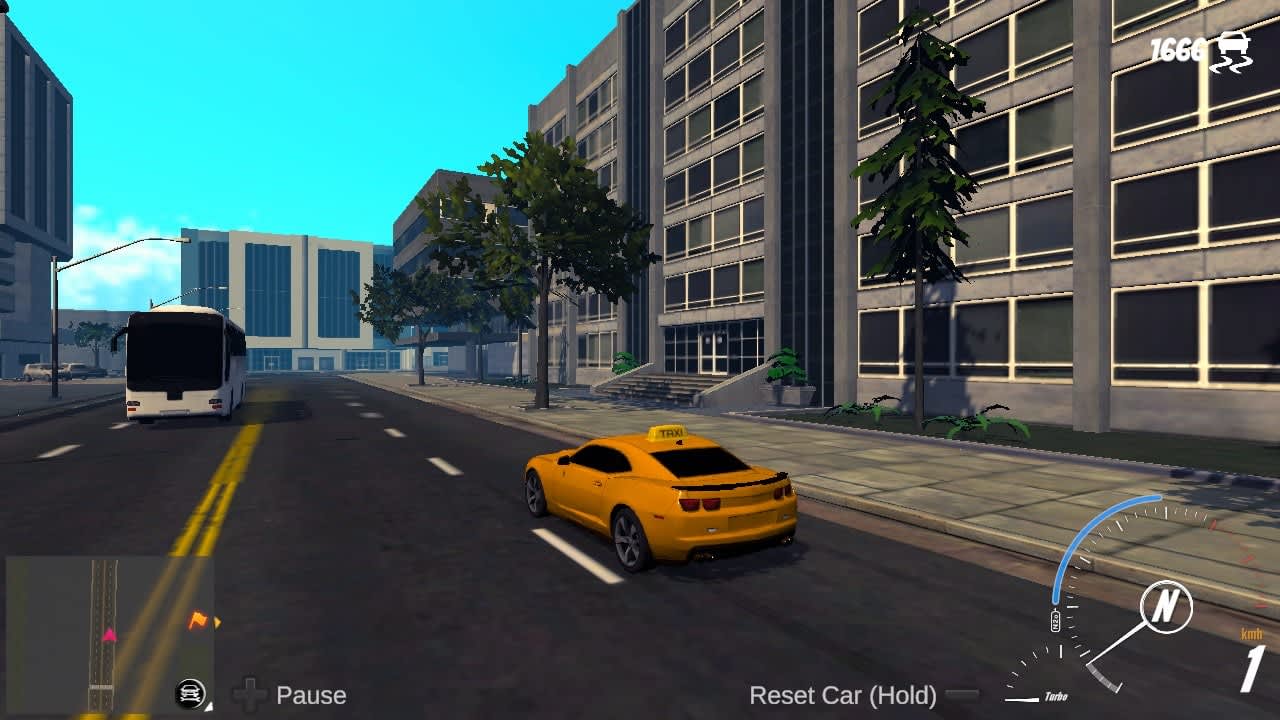Click the N gear indicator on the speedometer
The width and height of the screenshot is (1280, 720).
(1167, 607)
